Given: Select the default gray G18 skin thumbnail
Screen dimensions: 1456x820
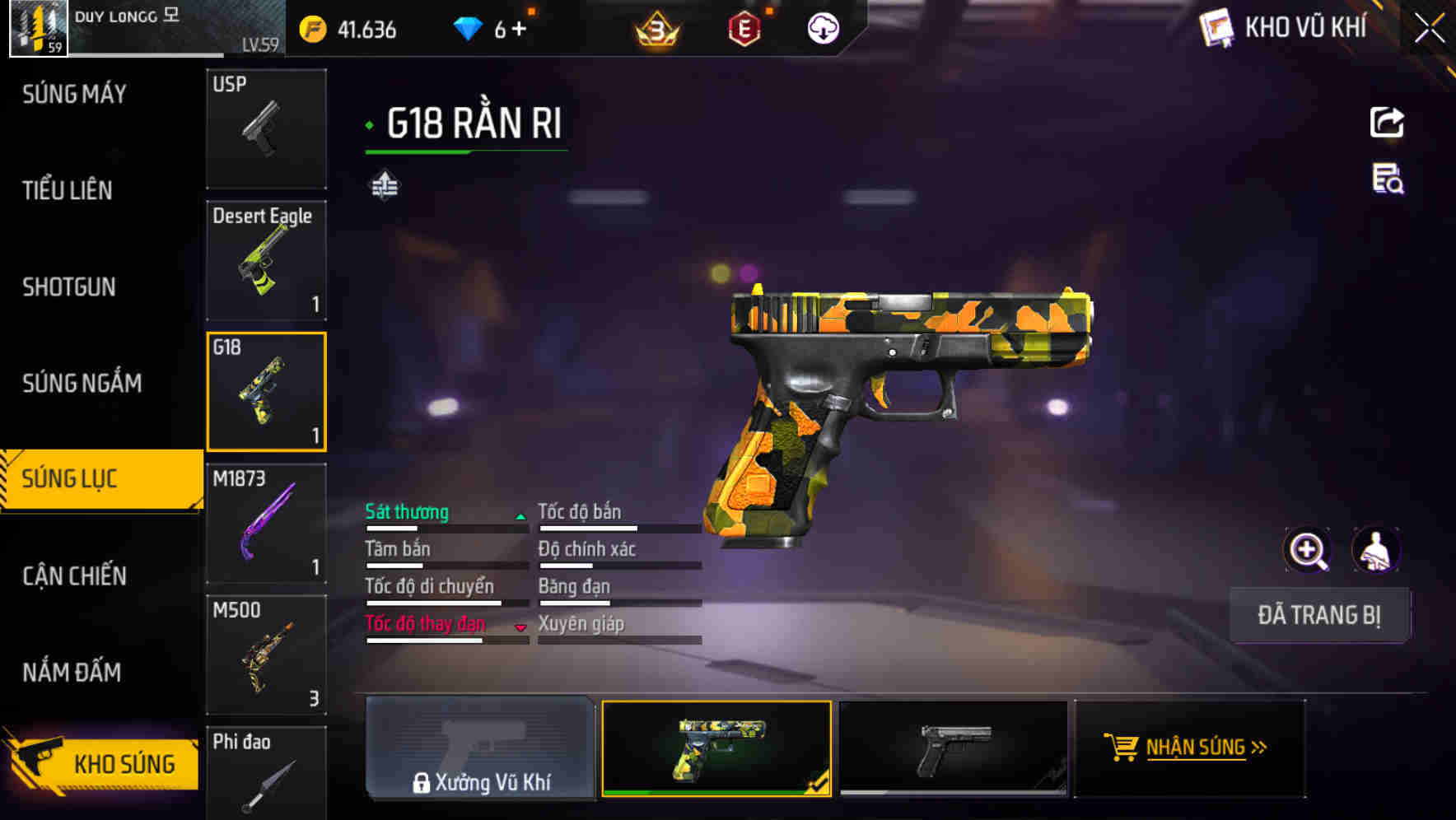Looking at the screenshot, I should click(954, 748).
